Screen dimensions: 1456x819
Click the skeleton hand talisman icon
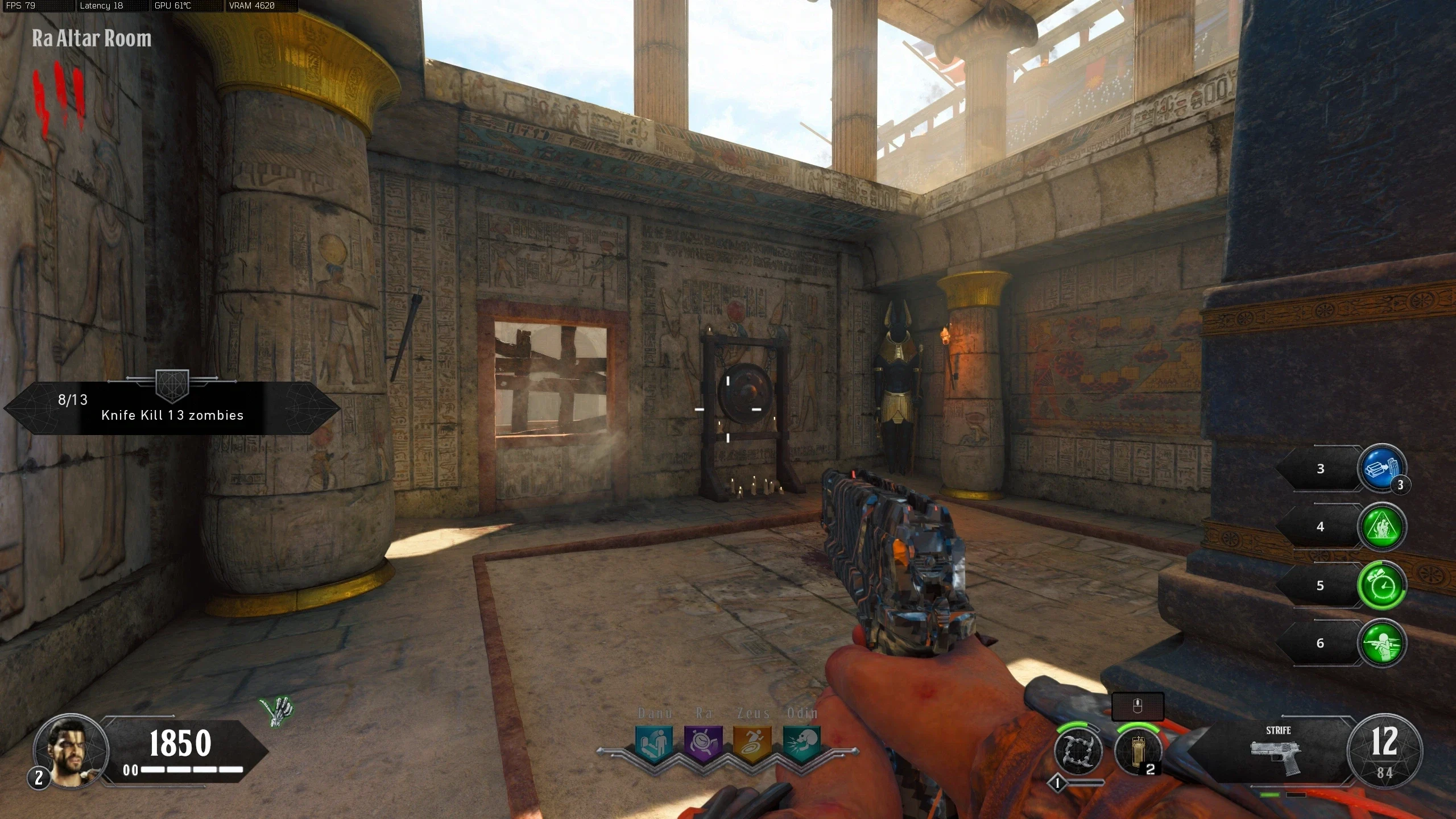[278, 712]
